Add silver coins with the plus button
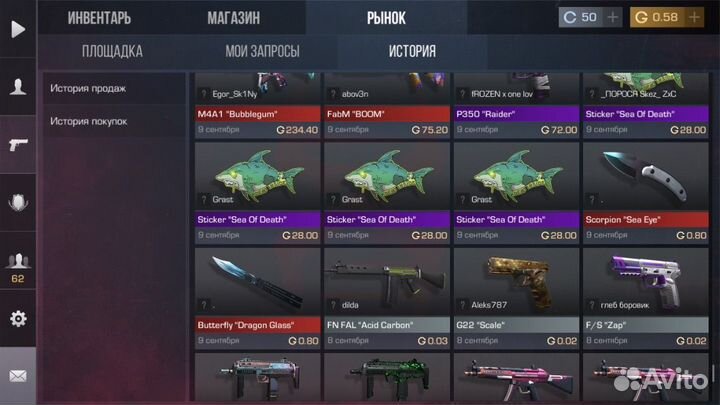Screen dimensions: 720x405 (612, 17)
